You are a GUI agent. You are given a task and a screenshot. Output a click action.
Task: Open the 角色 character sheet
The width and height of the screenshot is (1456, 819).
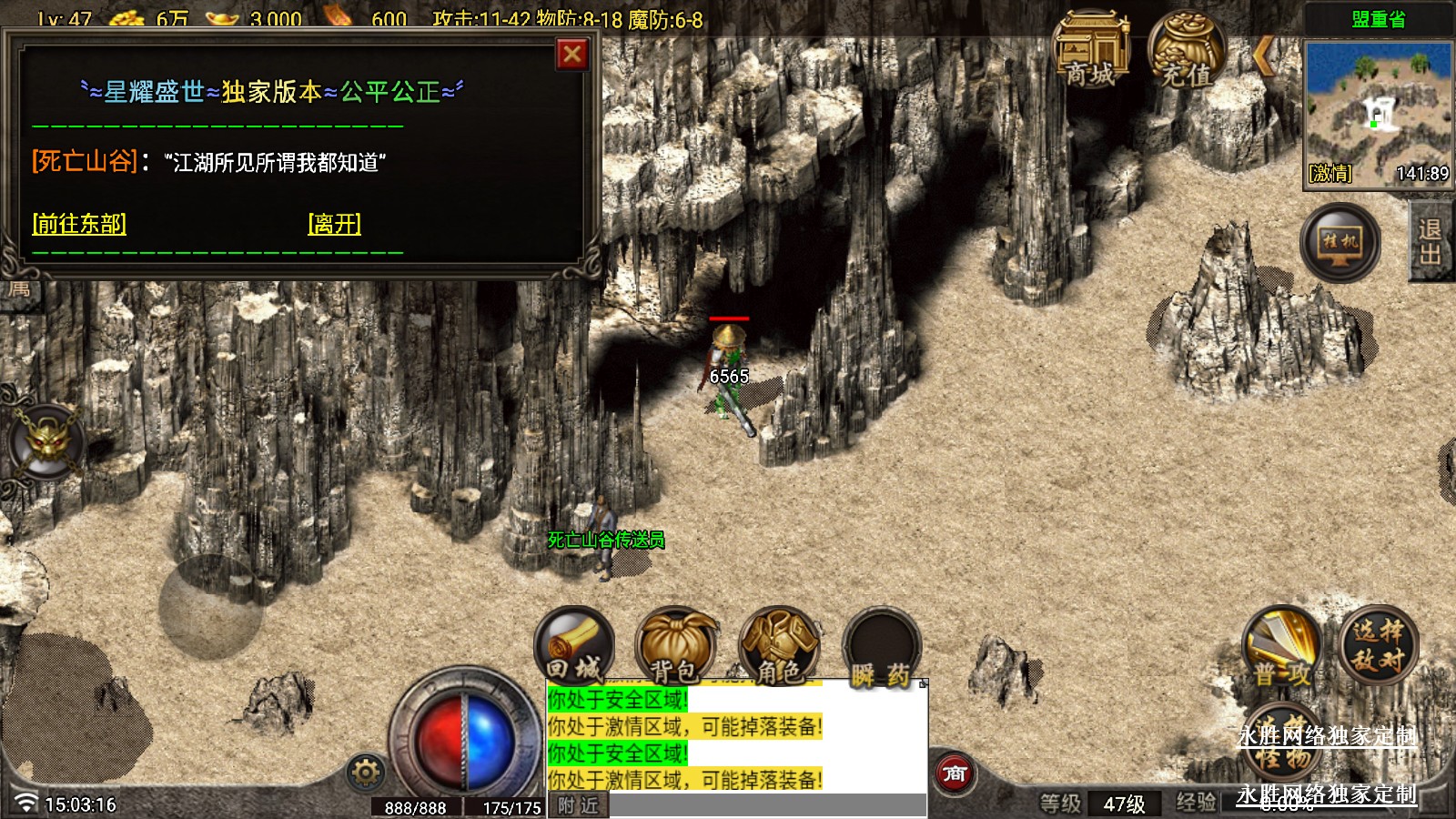pyautogui.click(x=780, y=648)
